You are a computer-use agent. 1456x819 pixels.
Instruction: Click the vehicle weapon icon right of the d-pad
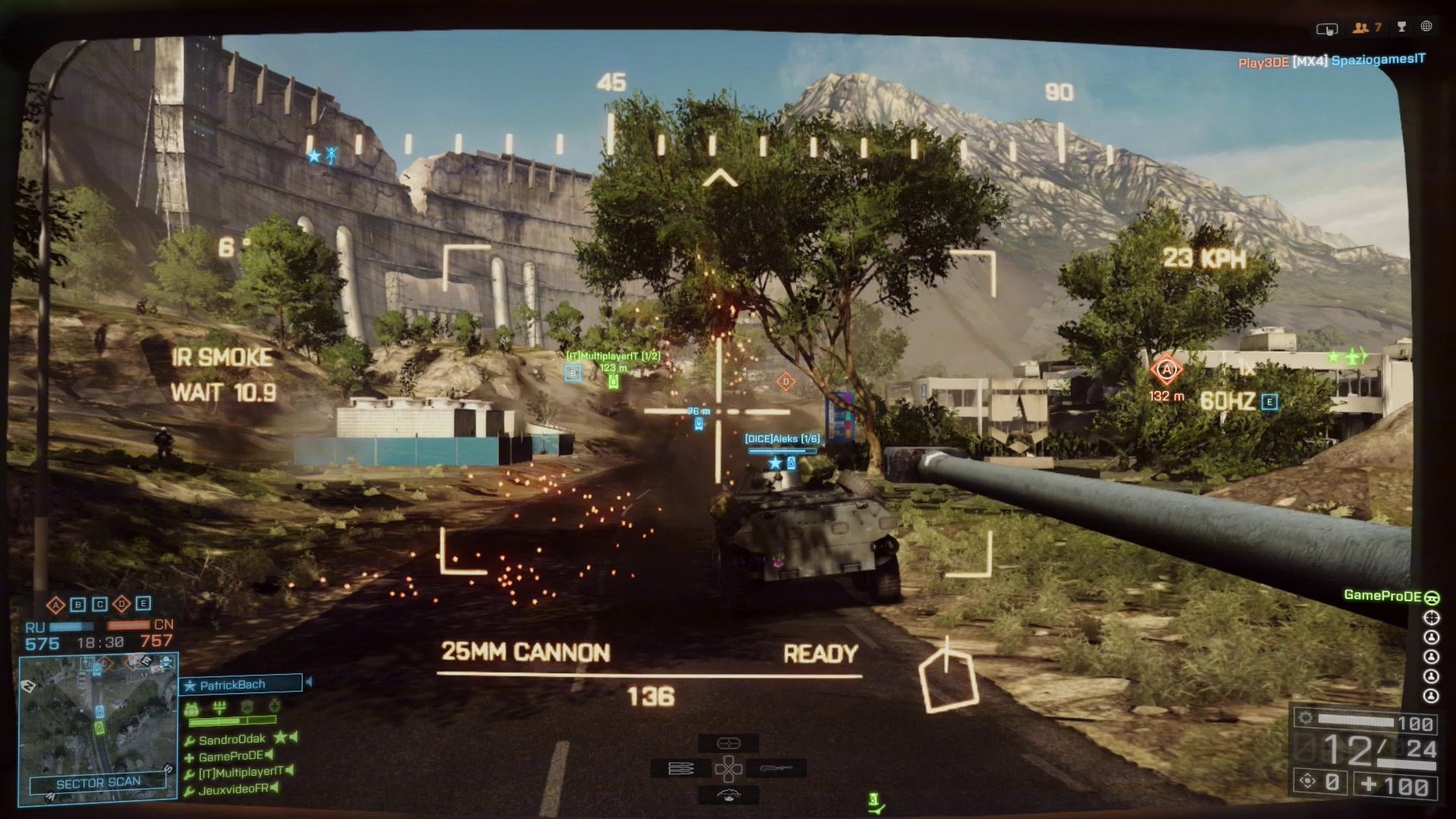pyautogui.click(x=776, y=768)
